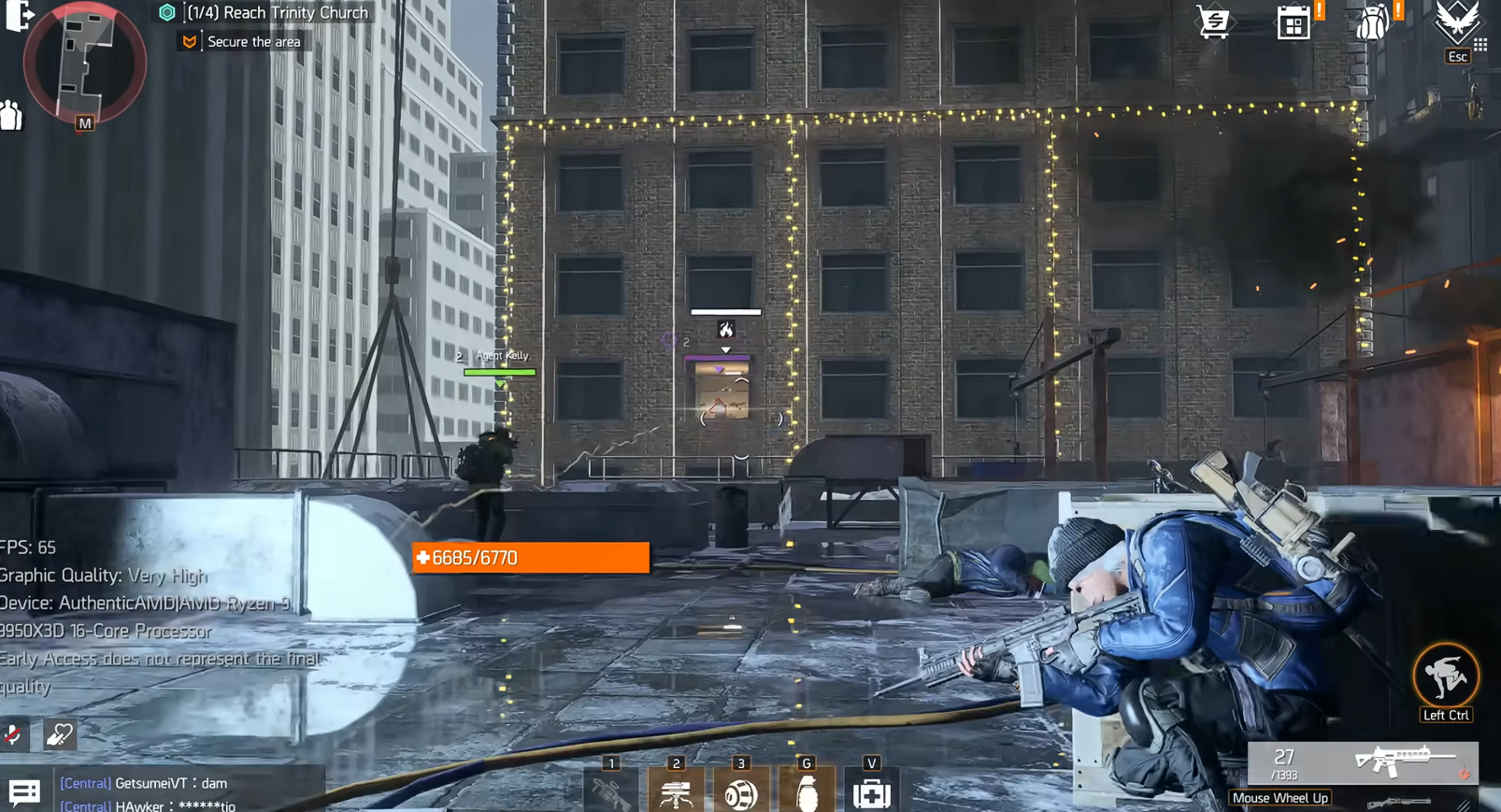Image resolution: width=1501 pixels, height=812 pixels.
Task: Click the exit door icon
Action: pos(19,15)
